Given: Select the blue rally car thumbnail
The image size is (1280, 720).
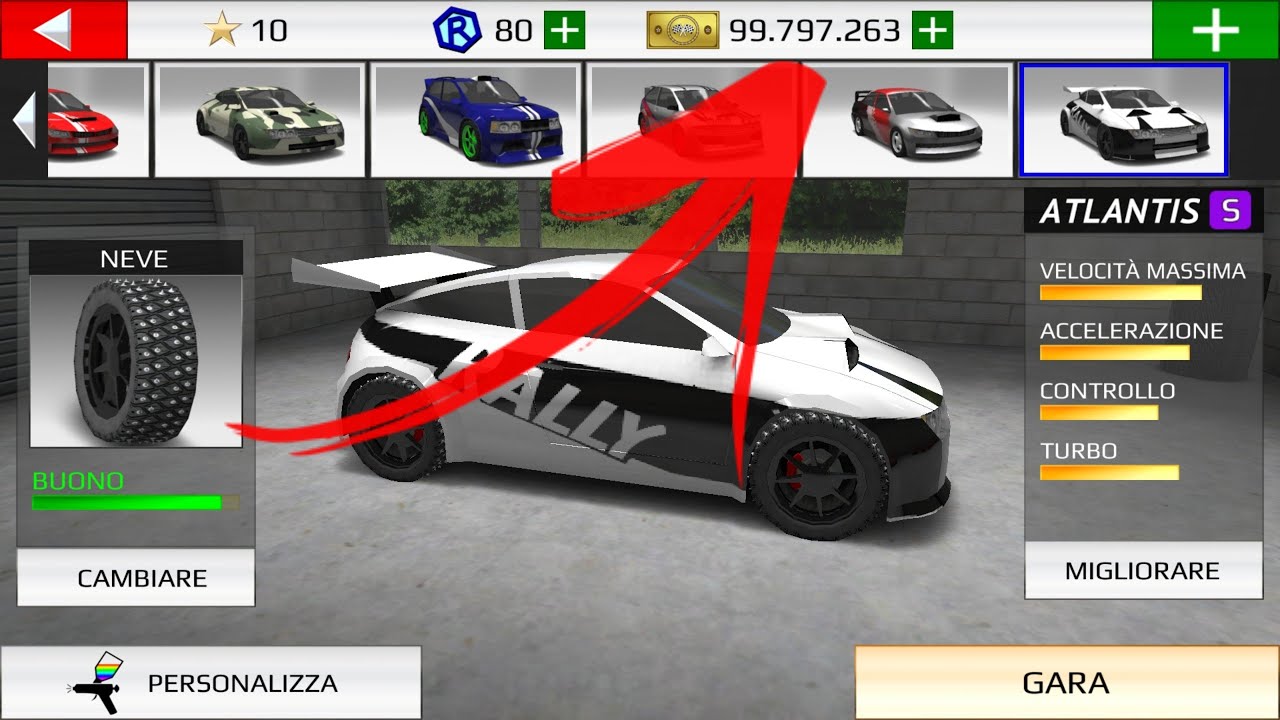Looking at the screenshot, I should point(474,119).
